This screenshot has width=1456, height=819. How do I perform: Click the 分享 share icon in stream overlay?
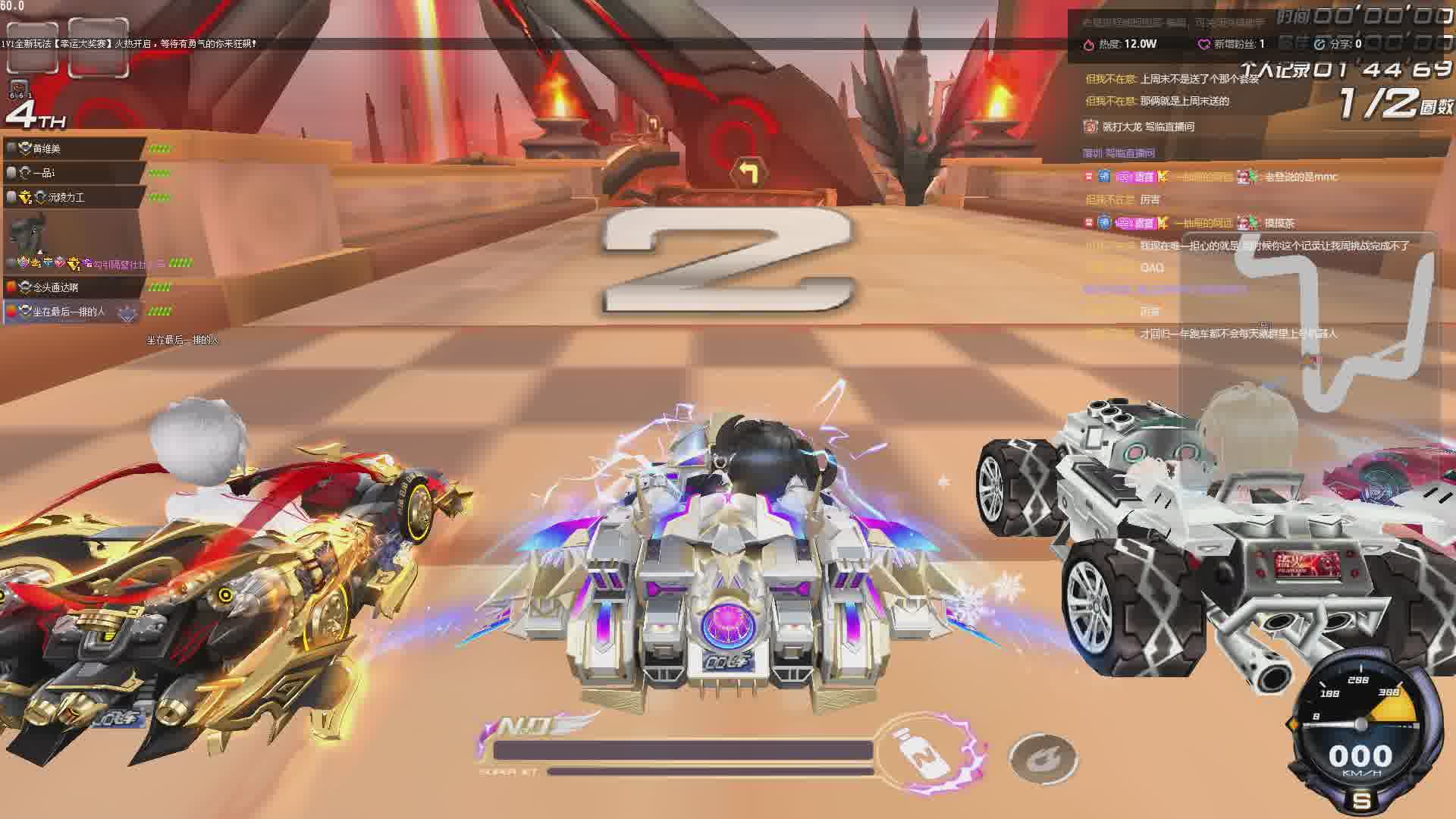coord(1319,45)
